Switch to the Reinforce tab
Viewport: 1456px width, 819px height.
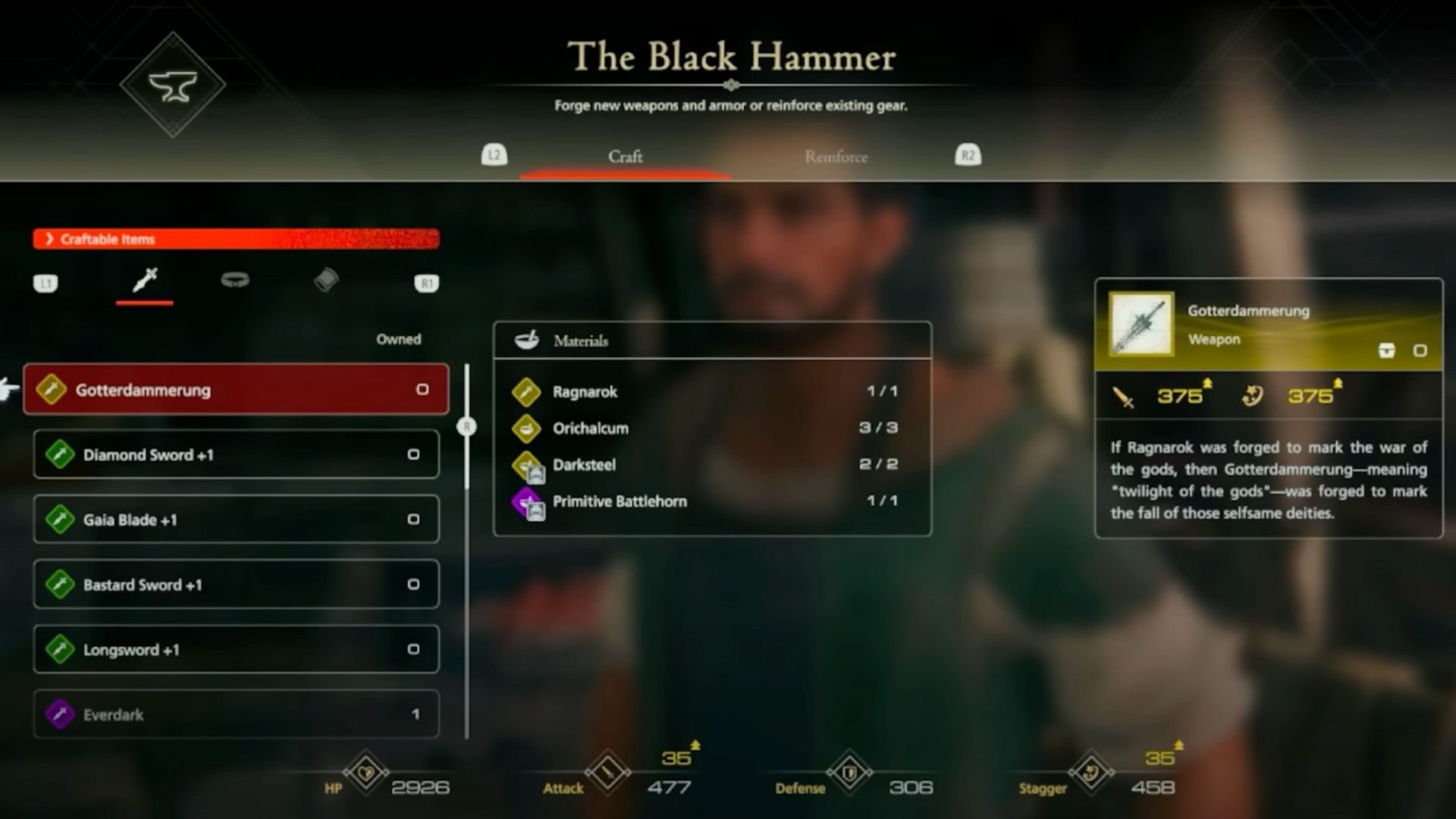836,157
